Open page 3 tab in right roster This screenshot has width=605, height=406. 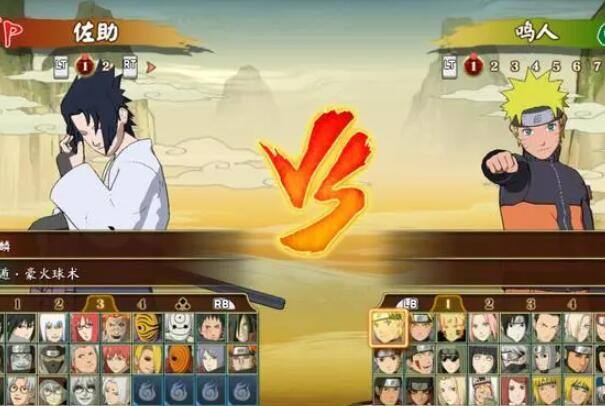tap(531, 304)
